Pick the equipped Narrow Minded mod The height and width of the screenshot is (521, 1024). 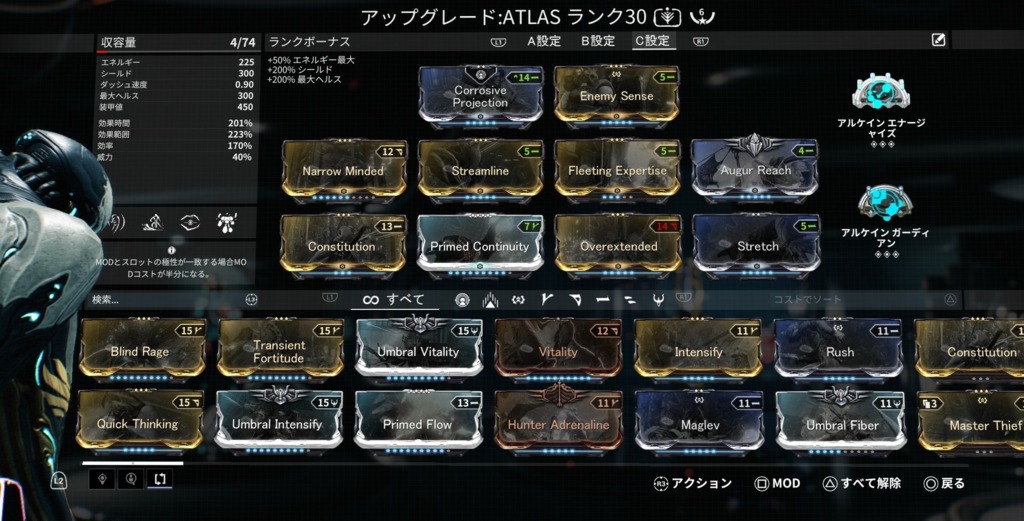tap(343, 171)
